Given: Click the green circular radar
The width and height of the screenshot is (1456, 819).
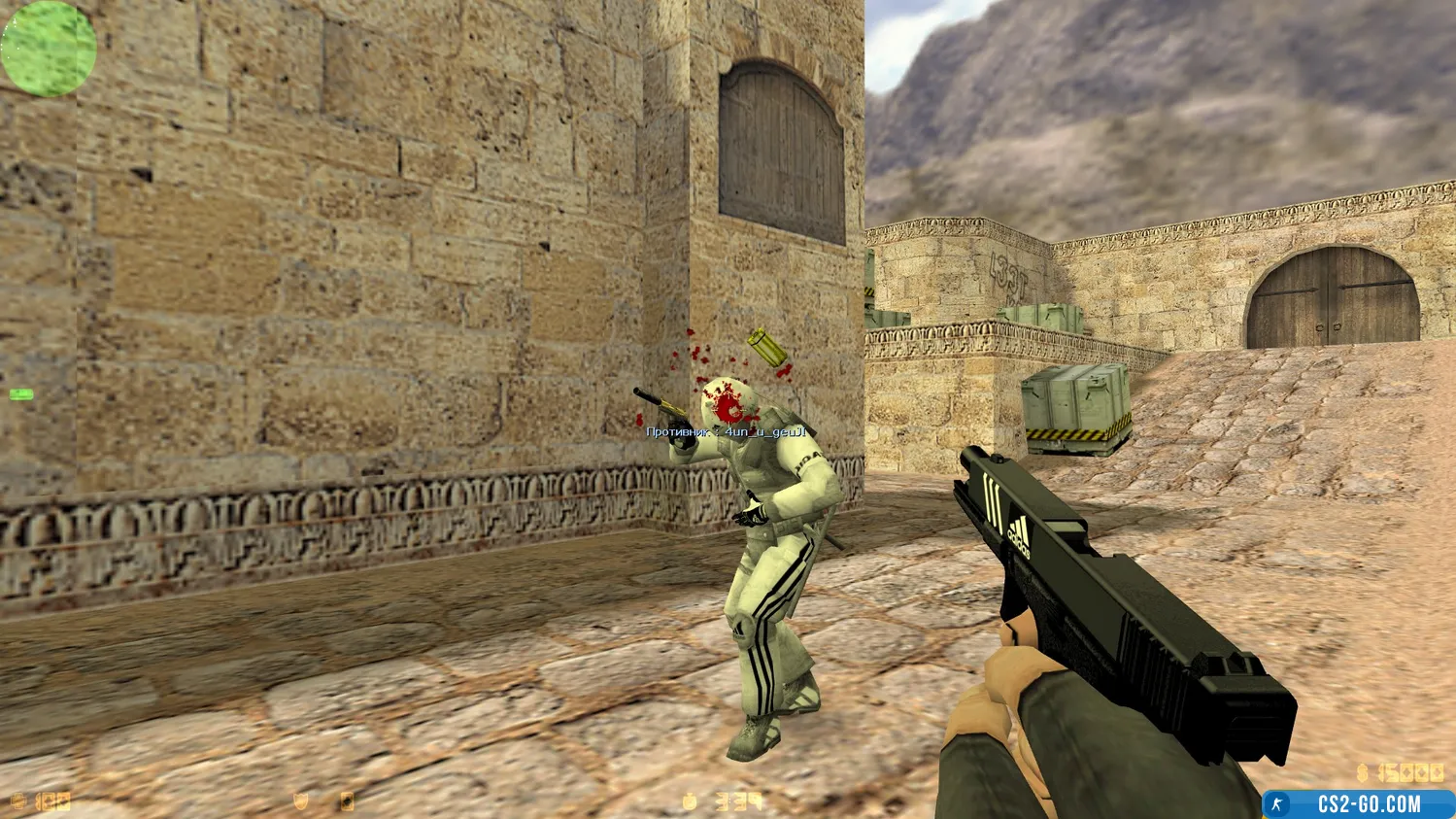Looking at the screenshot, I should [49, 49].
